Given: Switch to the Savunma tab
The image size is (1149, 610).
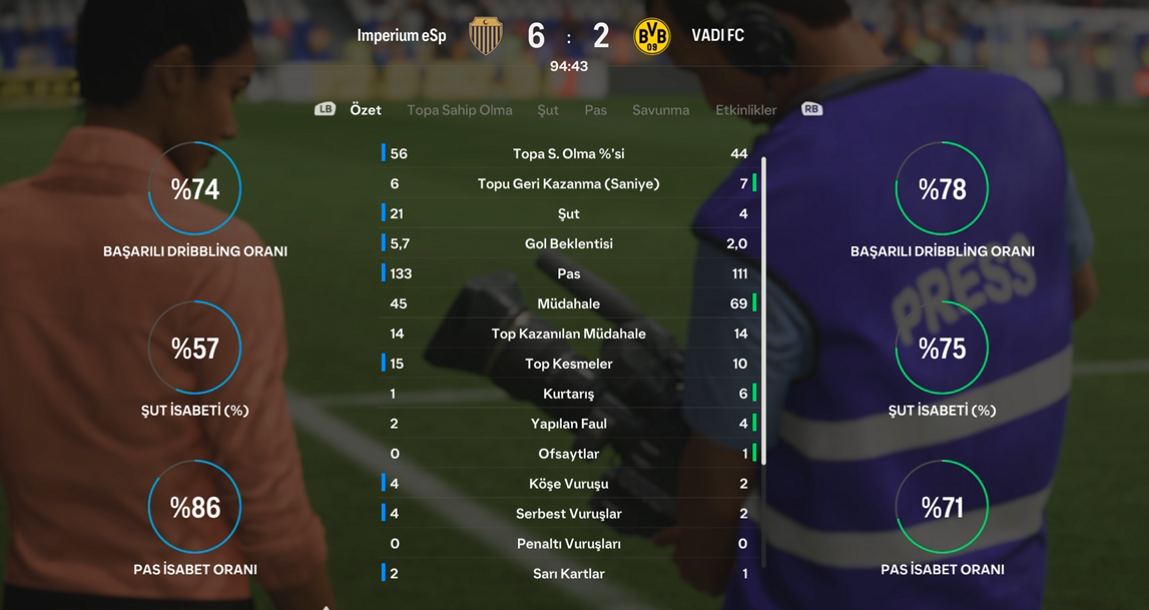Looking at the screenshot, I should [660, 110].
